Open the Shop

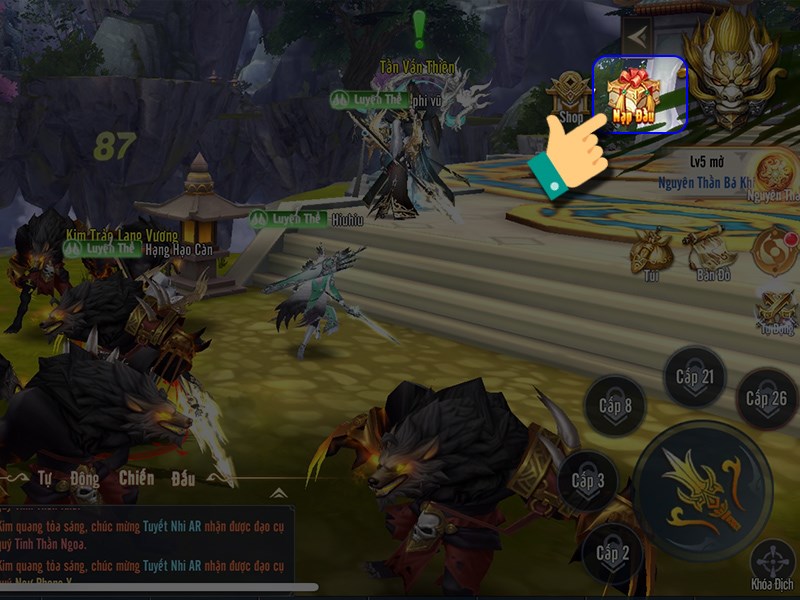pos(571,97)
